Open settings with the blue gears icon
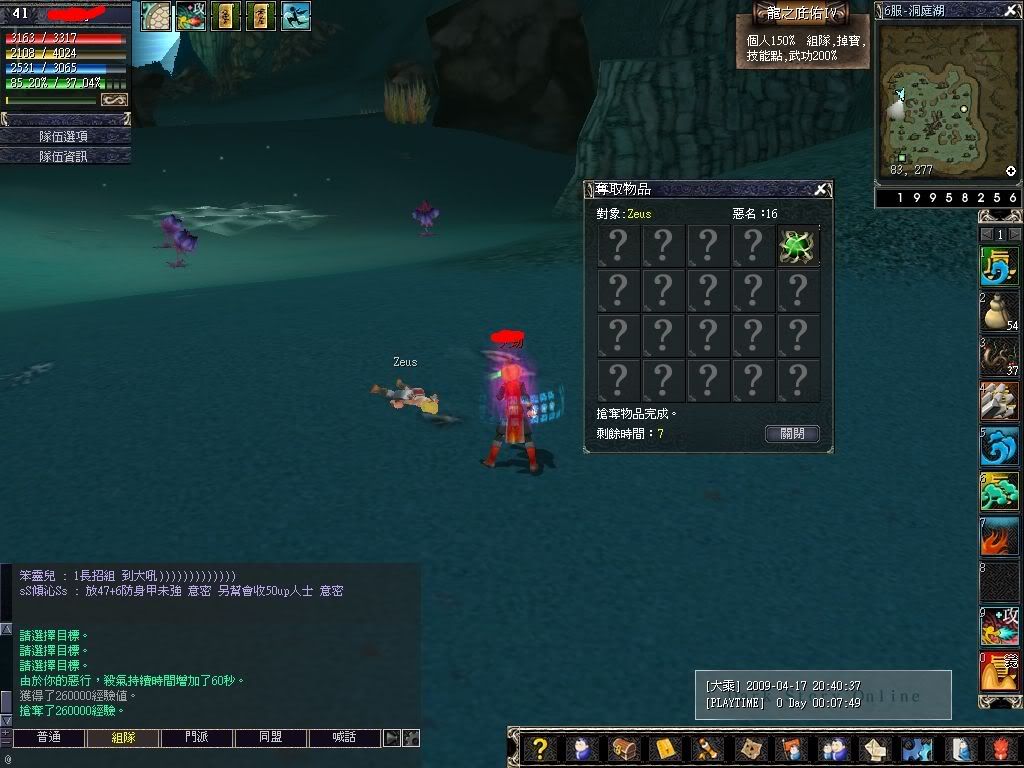The height and width of the screenshot is (768, 1024). (918, 749)
